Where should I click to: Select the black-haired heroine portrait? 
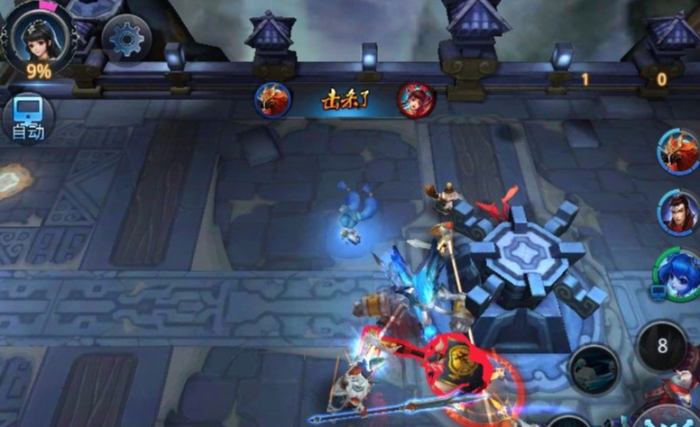[x=38, y=33]
